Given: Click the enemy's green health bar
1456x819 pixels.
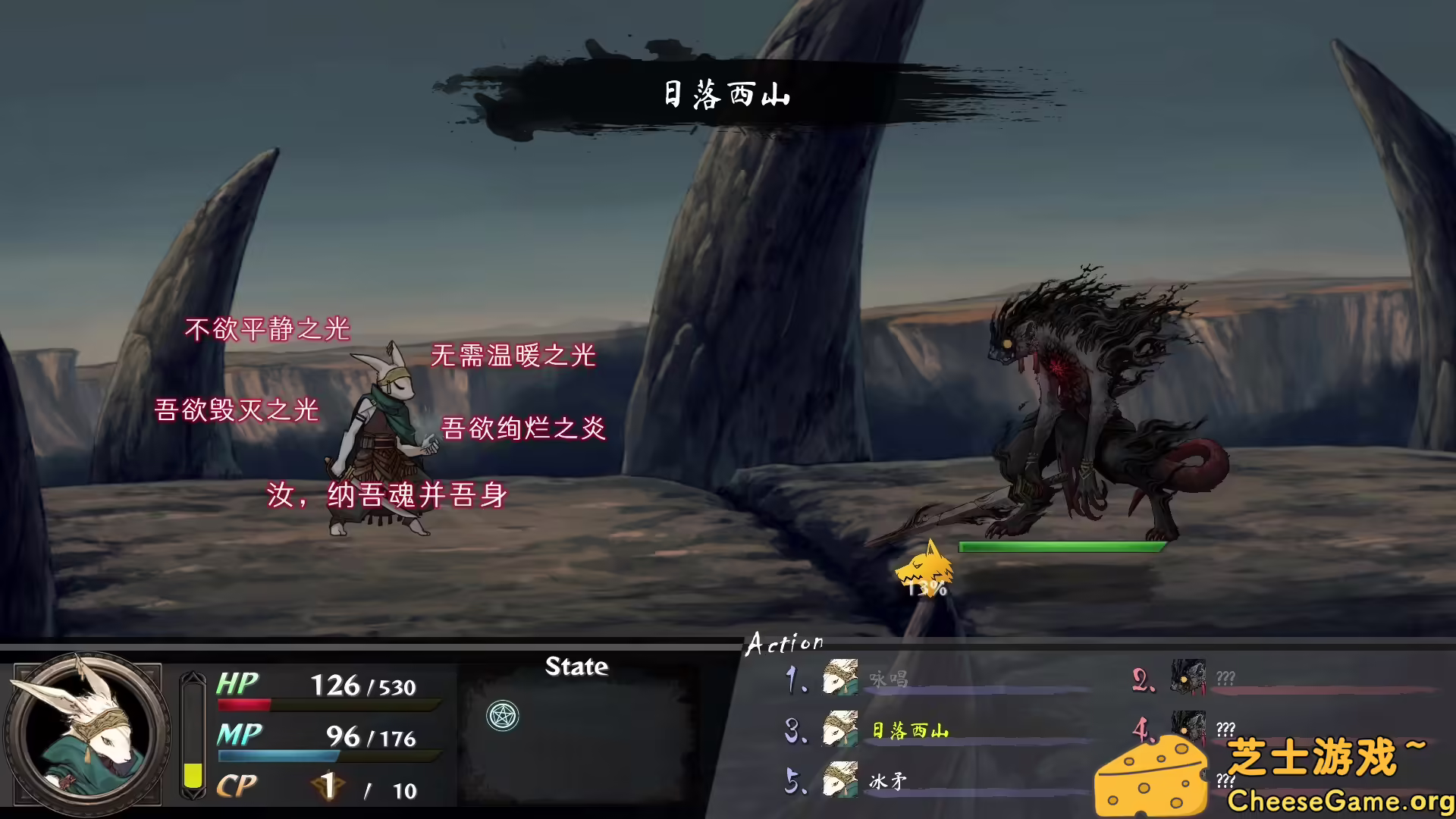Looking at the screenshot, I should [1062, 546].
